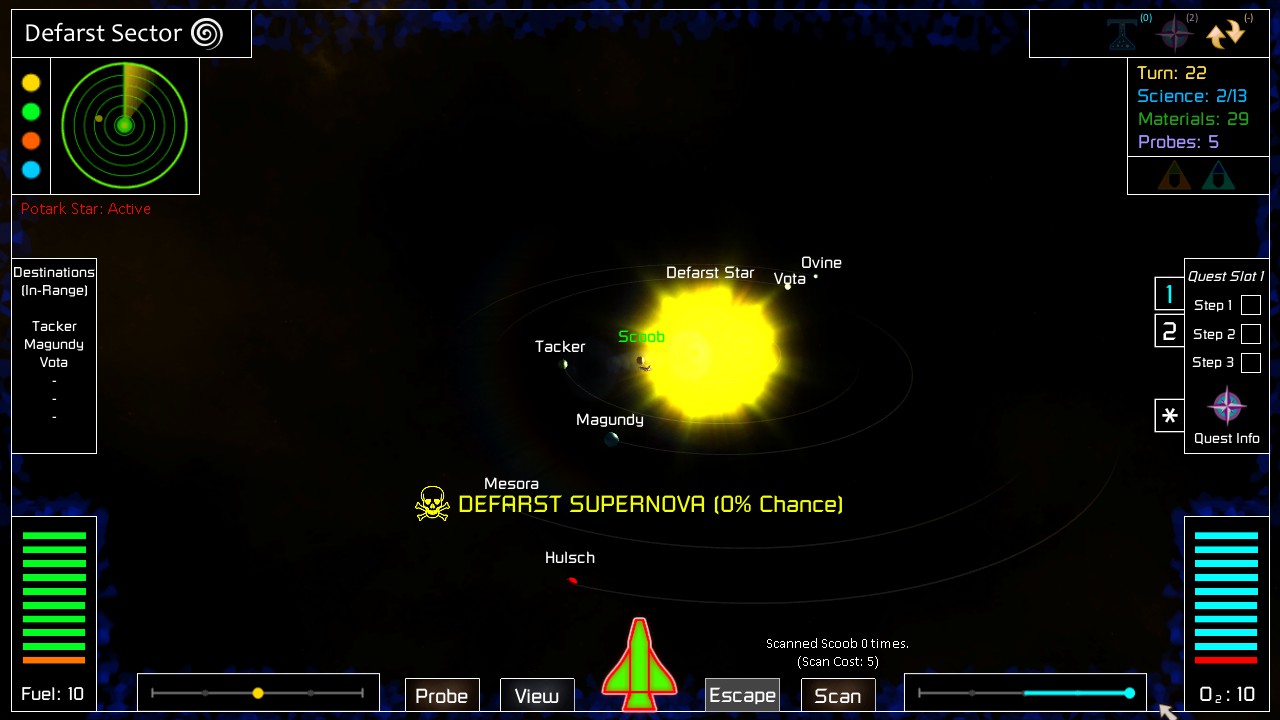Click the Probe button
The image size is (1280, 720).
442,696
